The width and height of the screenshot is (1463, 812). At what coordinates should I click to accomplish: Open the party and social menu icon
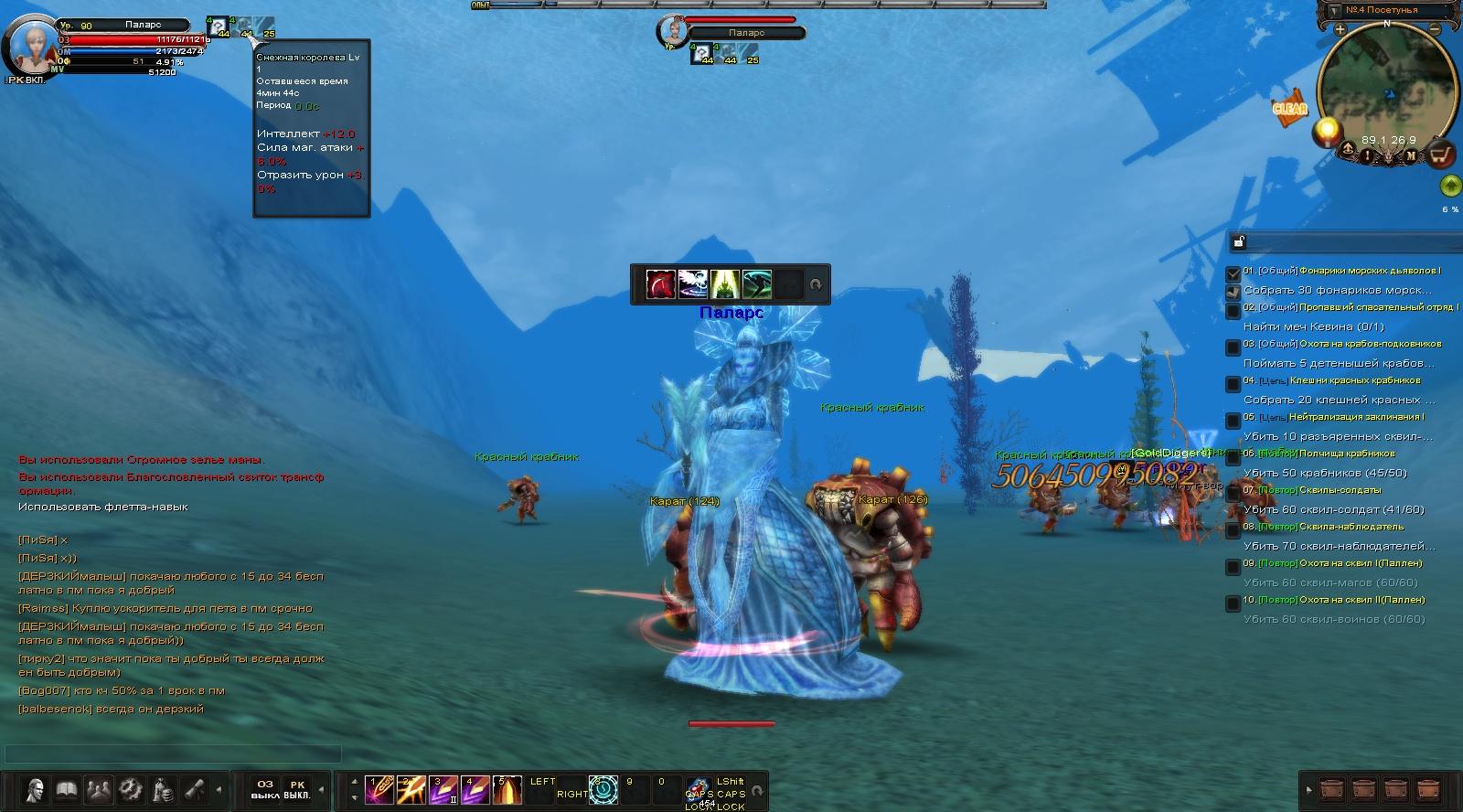point(99,789)
